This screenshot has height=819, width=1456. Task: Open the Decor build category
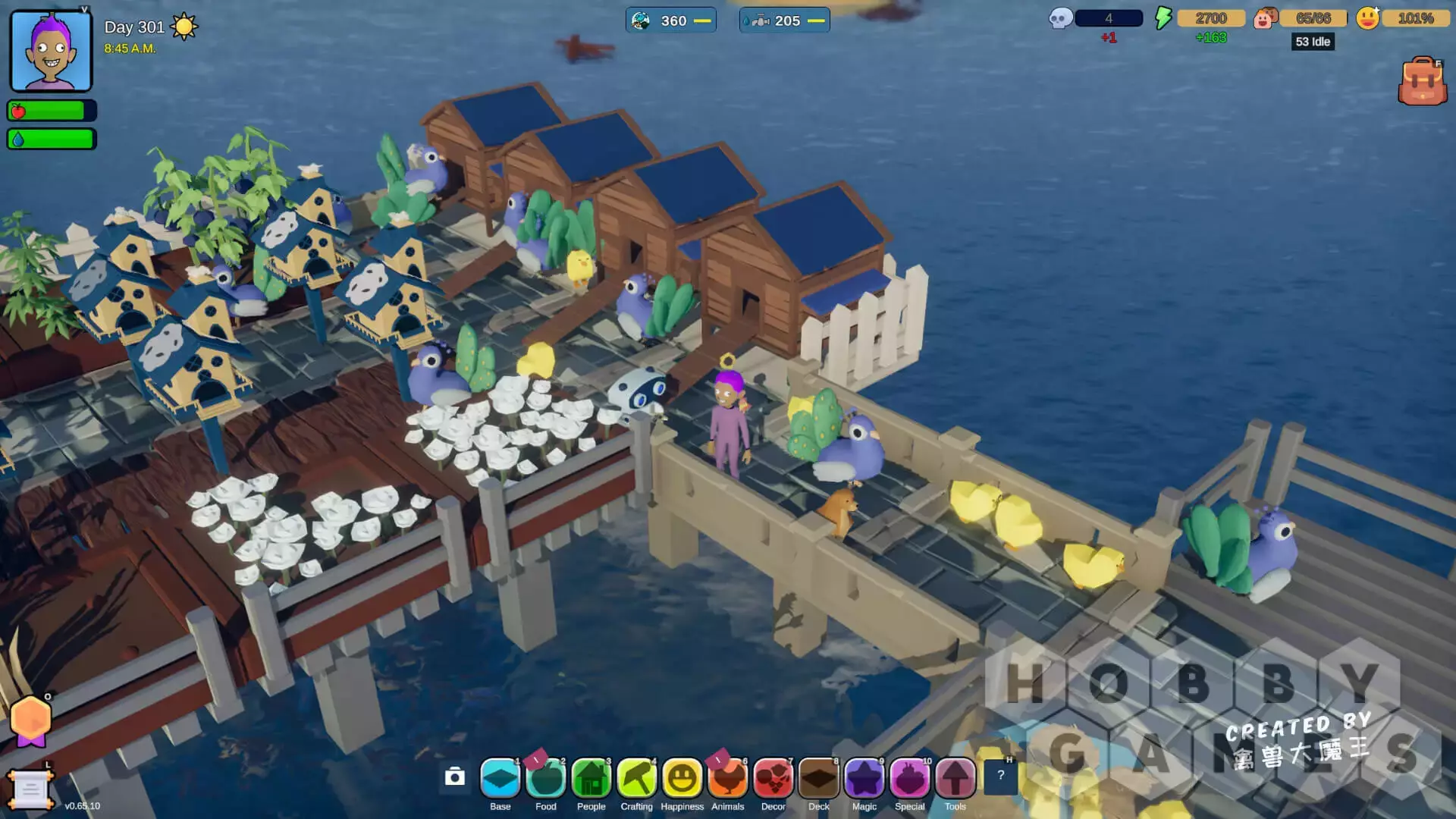pos(773,779)
